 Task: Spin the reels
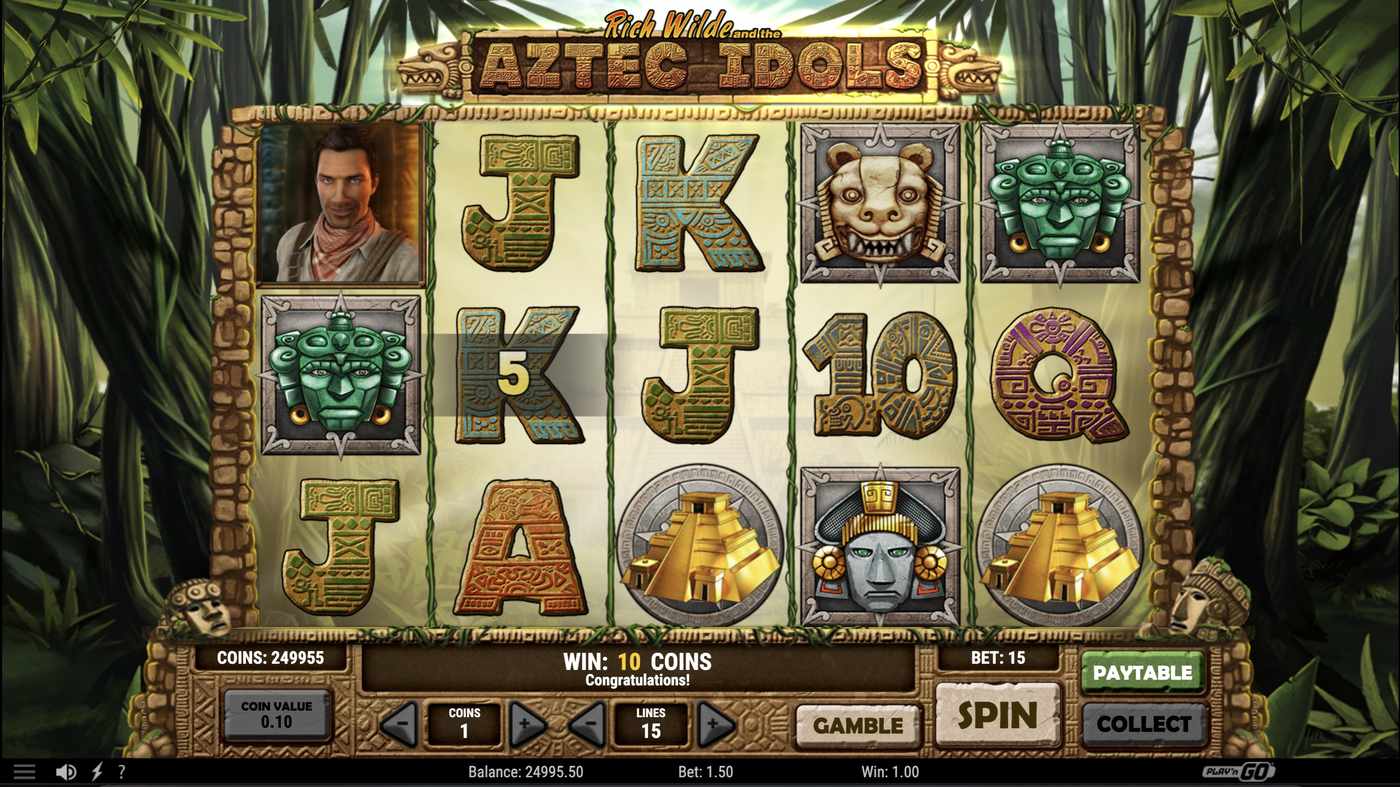(997, 715)
